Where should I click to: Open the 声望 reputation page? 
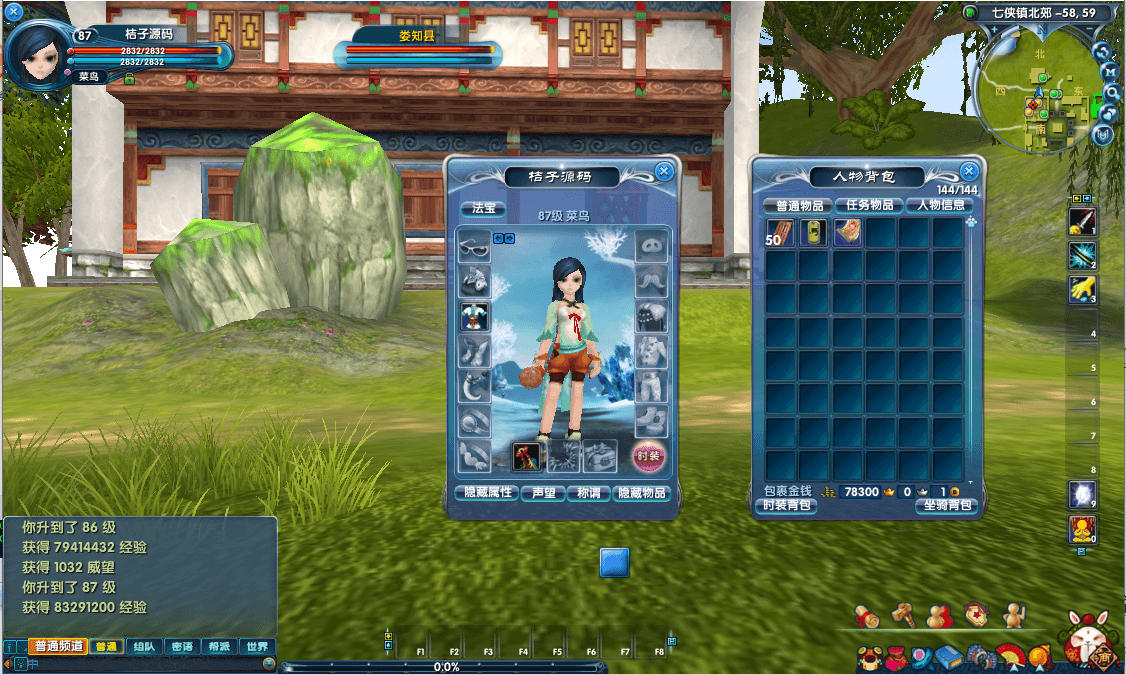544,493
